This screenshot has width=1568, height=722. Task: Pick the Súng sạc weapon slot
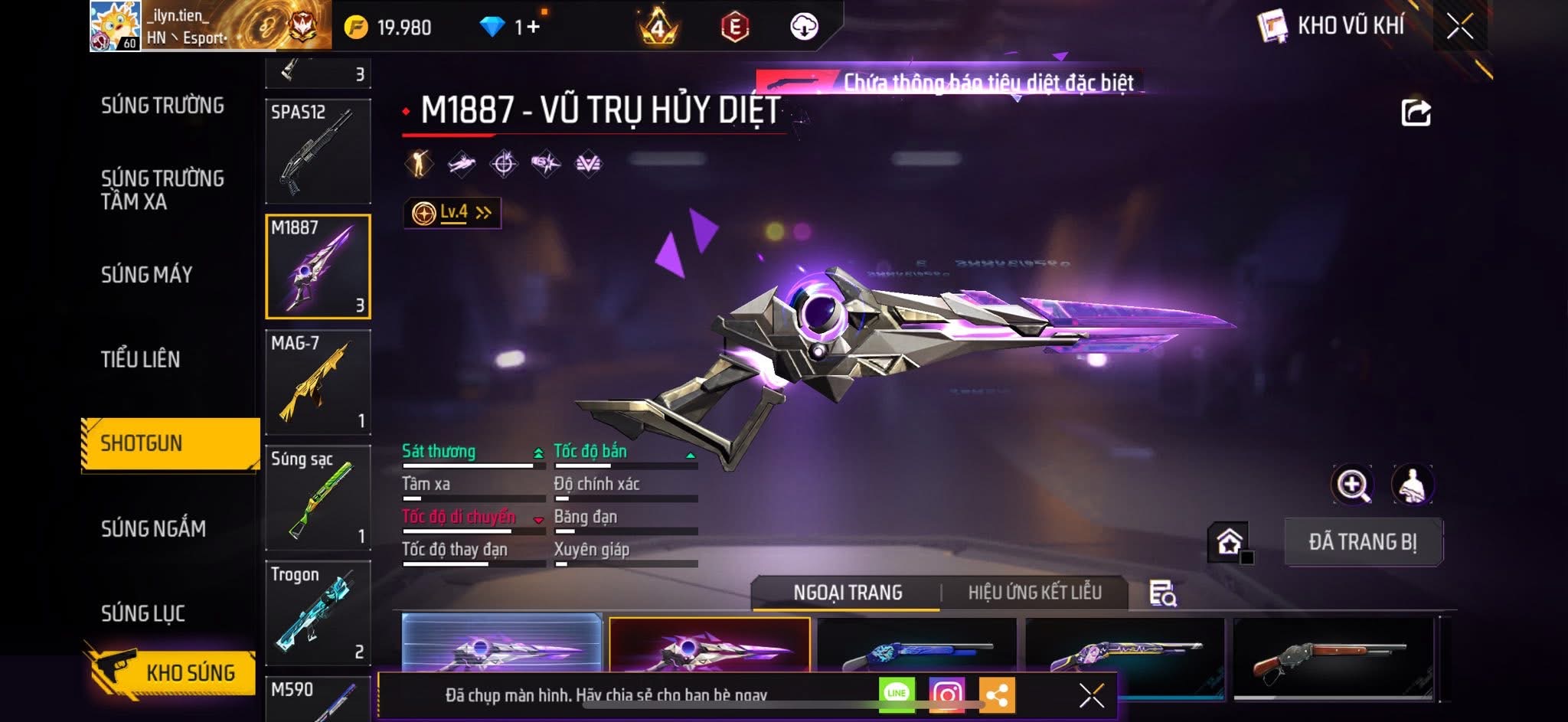pyautogui.click(x=318, y=498)
